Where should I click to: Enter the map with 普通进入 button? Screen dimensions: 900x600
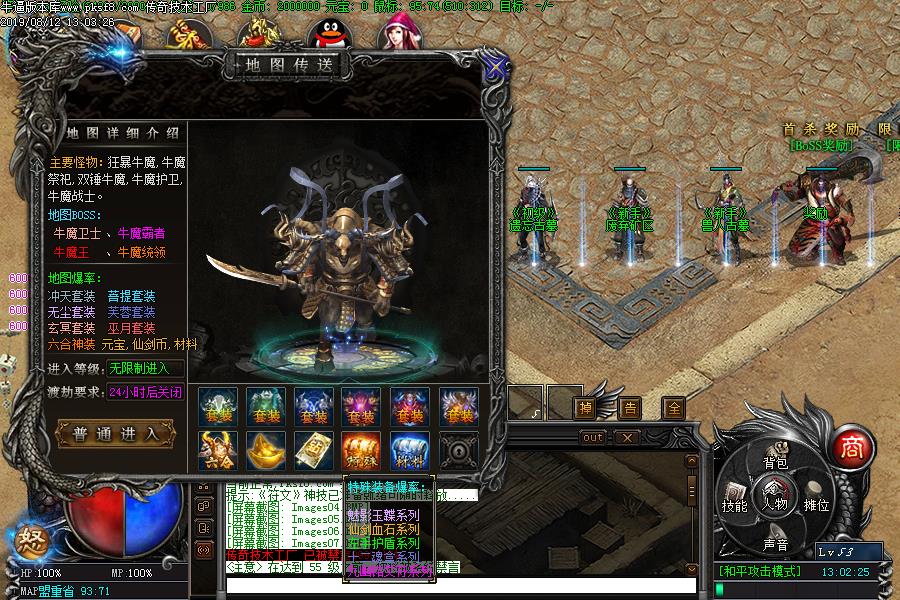(x=116, y=433)
